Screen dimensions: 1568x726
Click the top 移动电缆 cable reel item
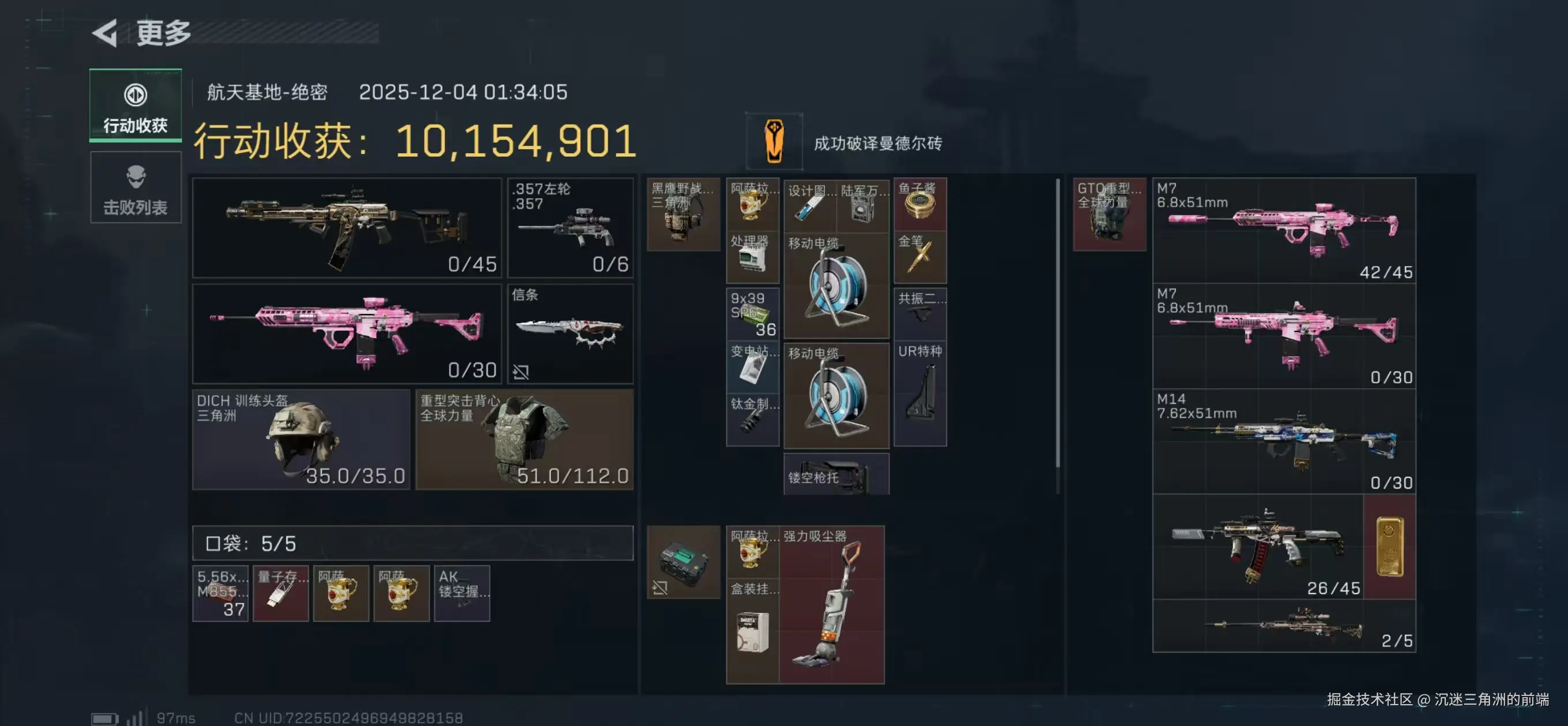837,286
